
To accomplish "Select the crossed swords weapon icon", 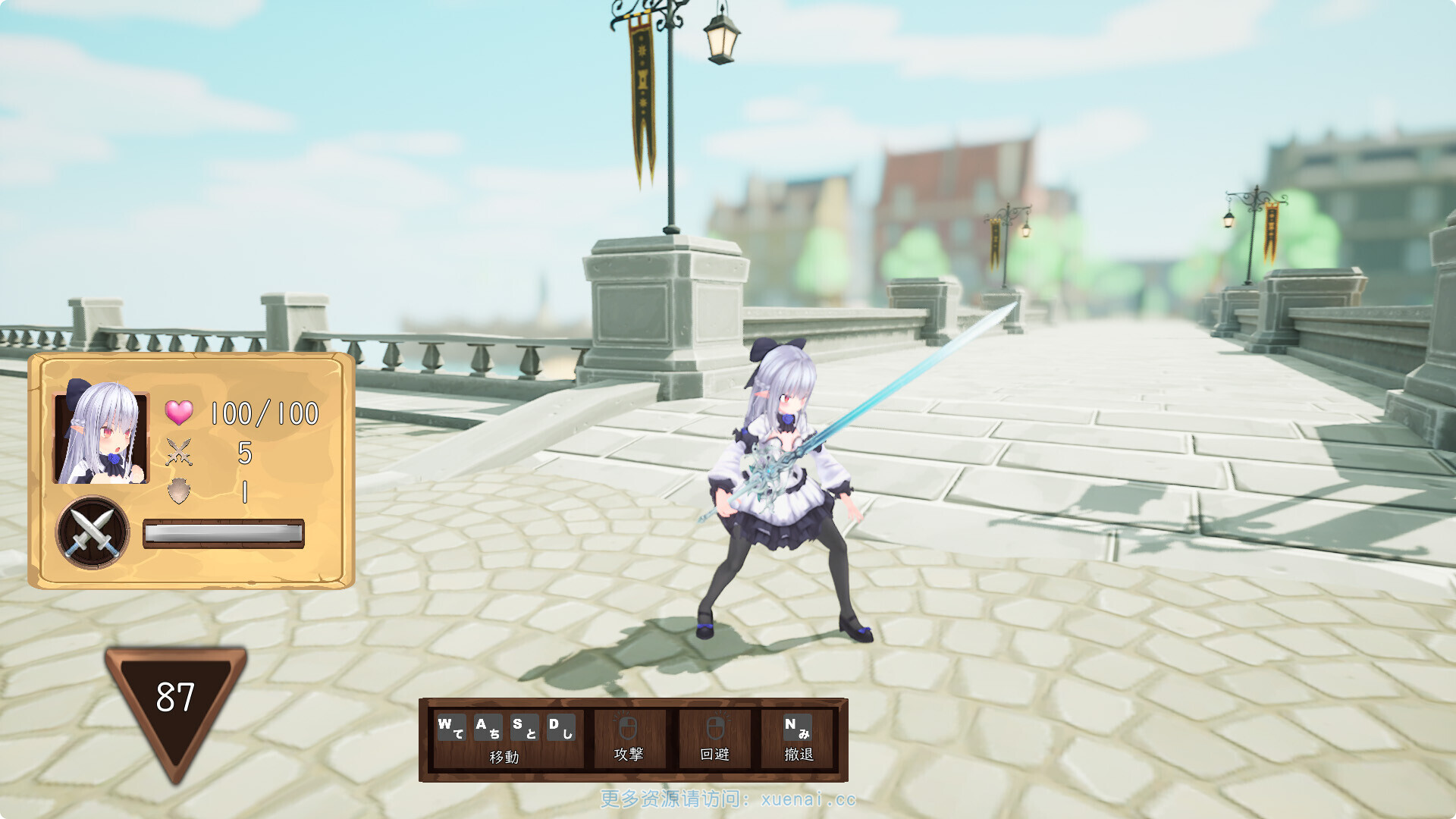I will click(x=93, y=532).
